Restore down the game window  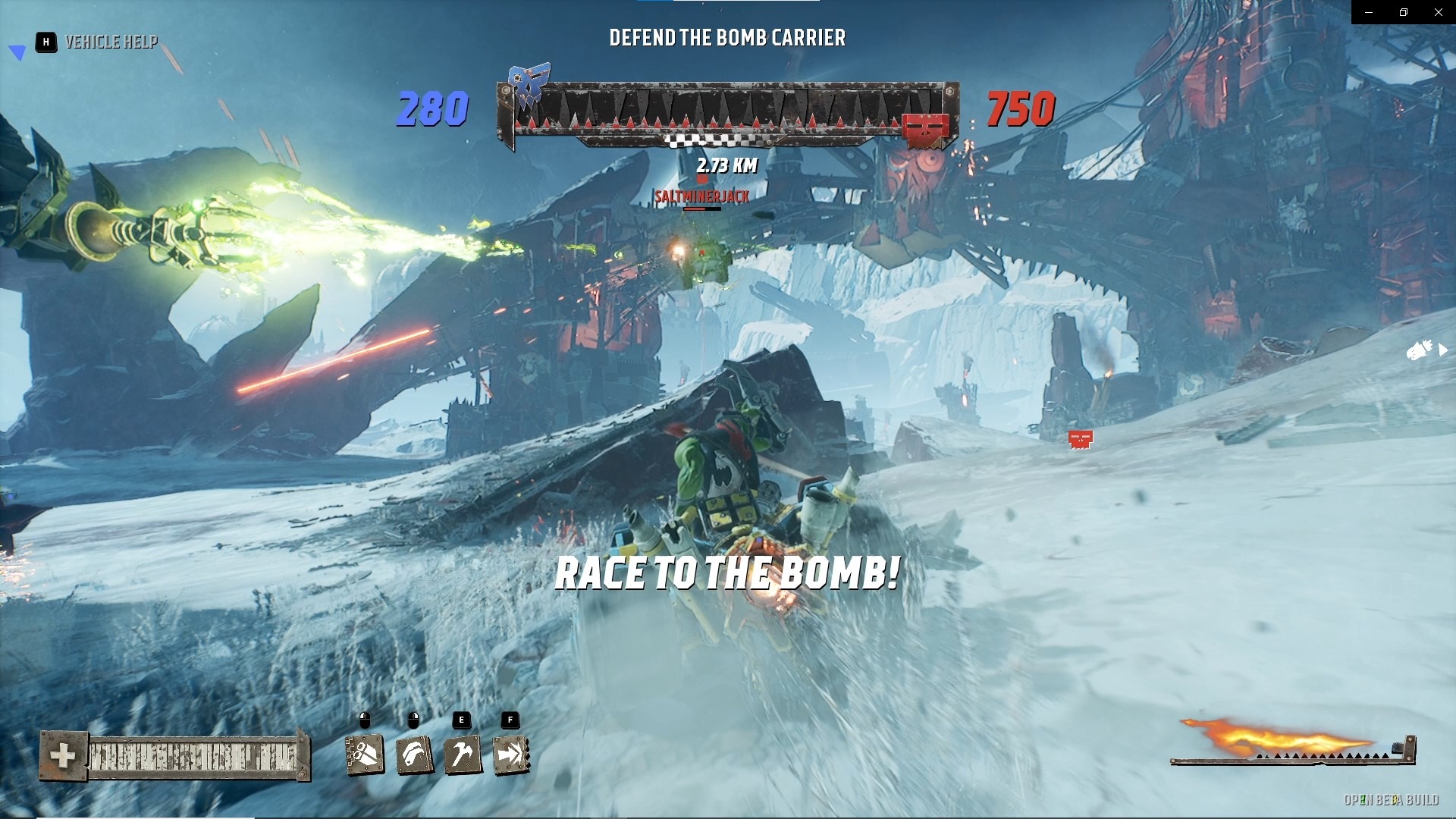pos(1404,12)
